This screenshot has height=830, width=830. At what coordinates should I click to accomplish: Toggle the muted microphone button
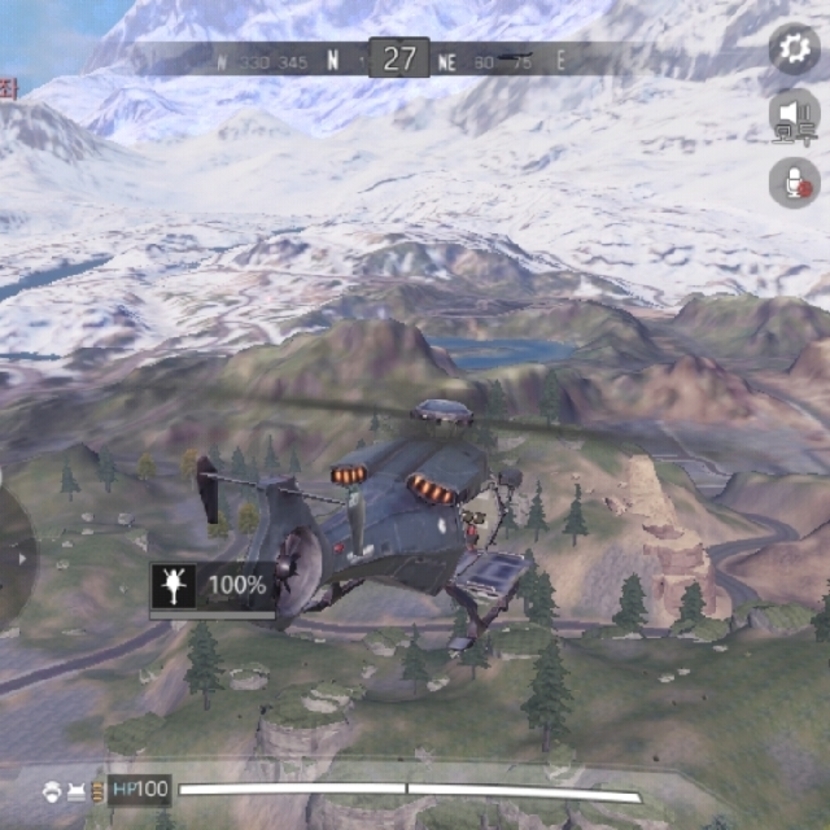pyautogui.click(x=794, y=183)
